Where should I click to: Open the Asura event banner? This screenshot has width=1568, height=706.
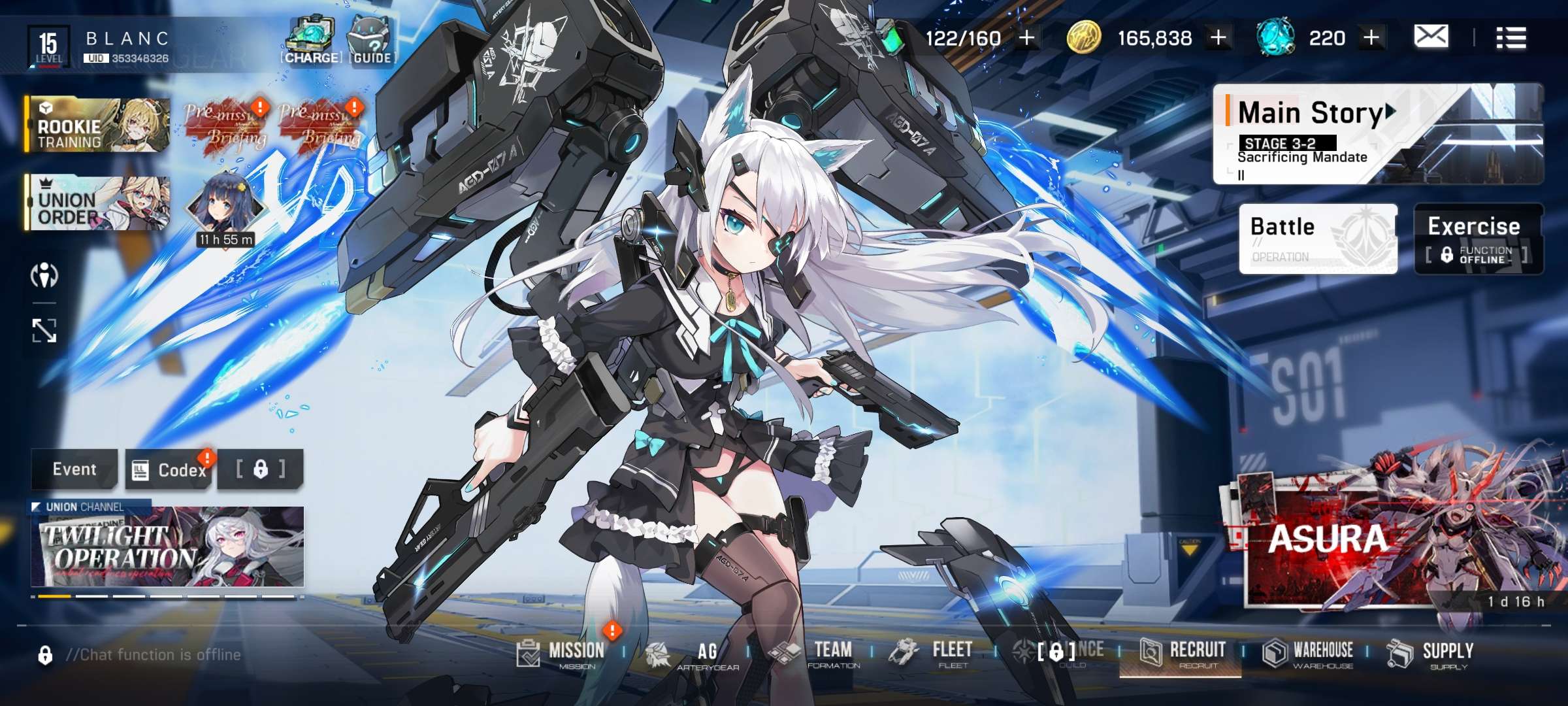[1392, 543]
